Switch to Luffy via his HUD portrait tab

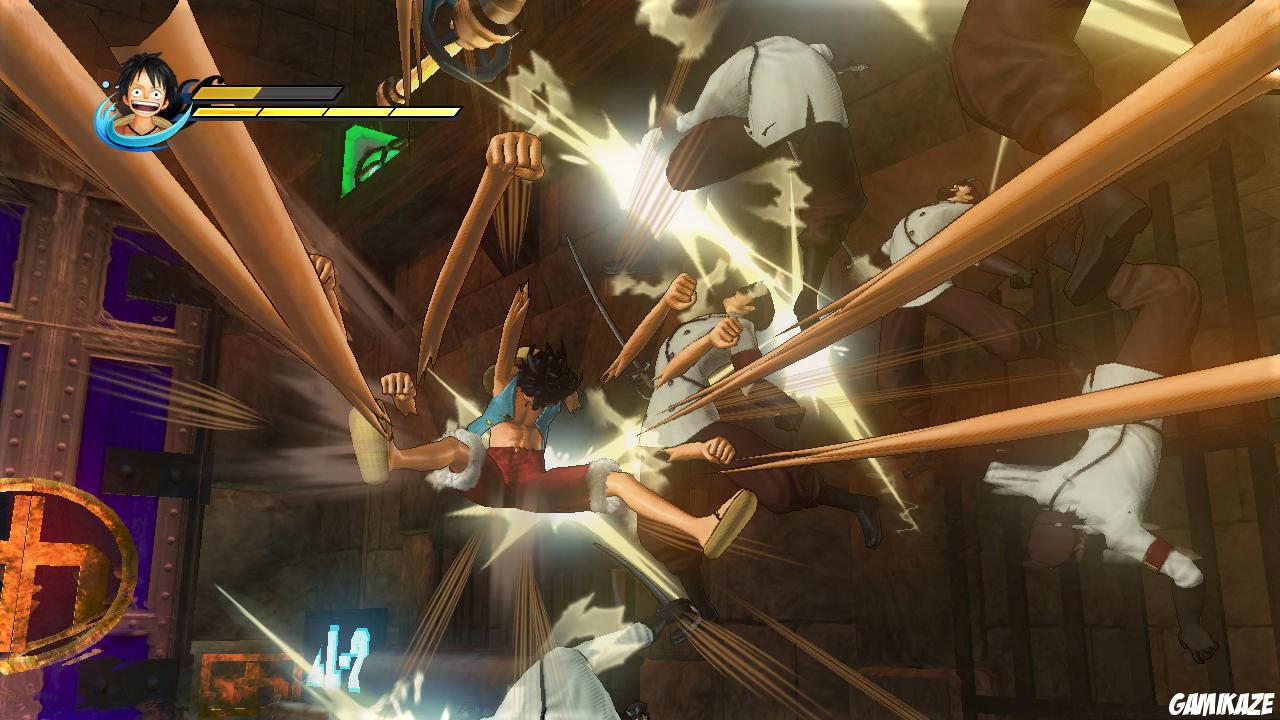click(140, 95)
